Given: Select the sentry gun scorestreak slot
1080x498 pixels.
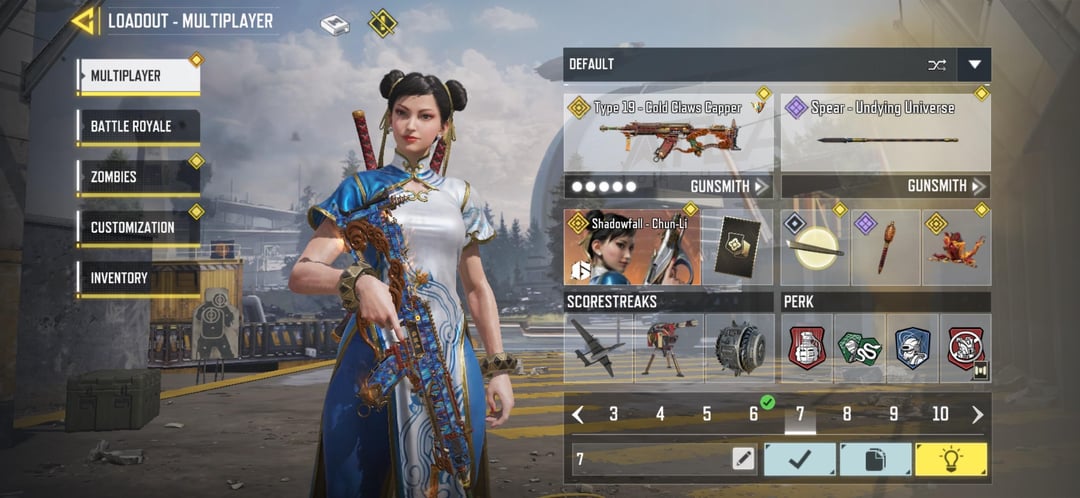Looking at the screenshot, I should pos(668,348).
